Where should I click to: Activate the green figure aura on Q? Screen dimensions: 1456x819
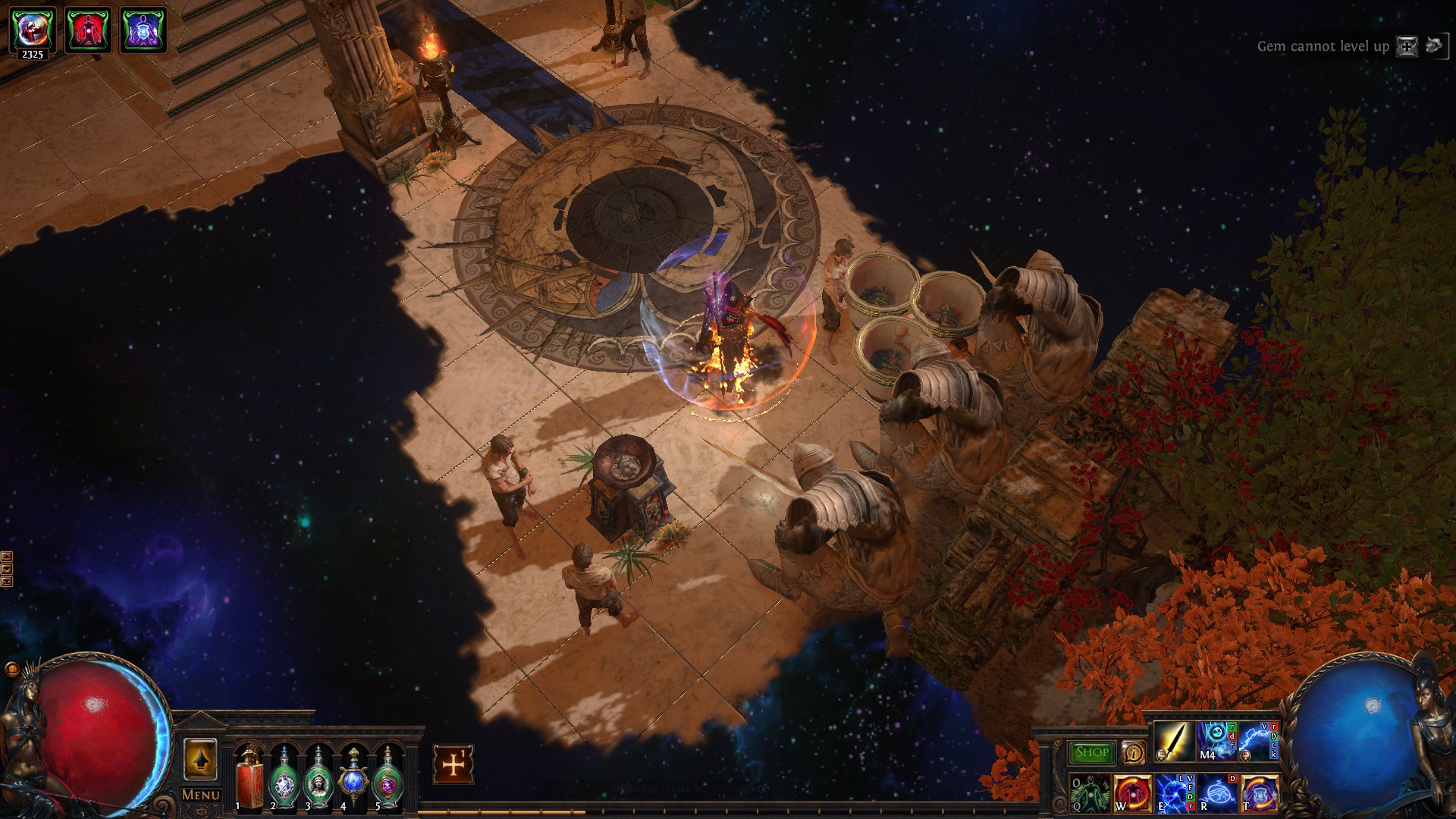[1090, 793]
